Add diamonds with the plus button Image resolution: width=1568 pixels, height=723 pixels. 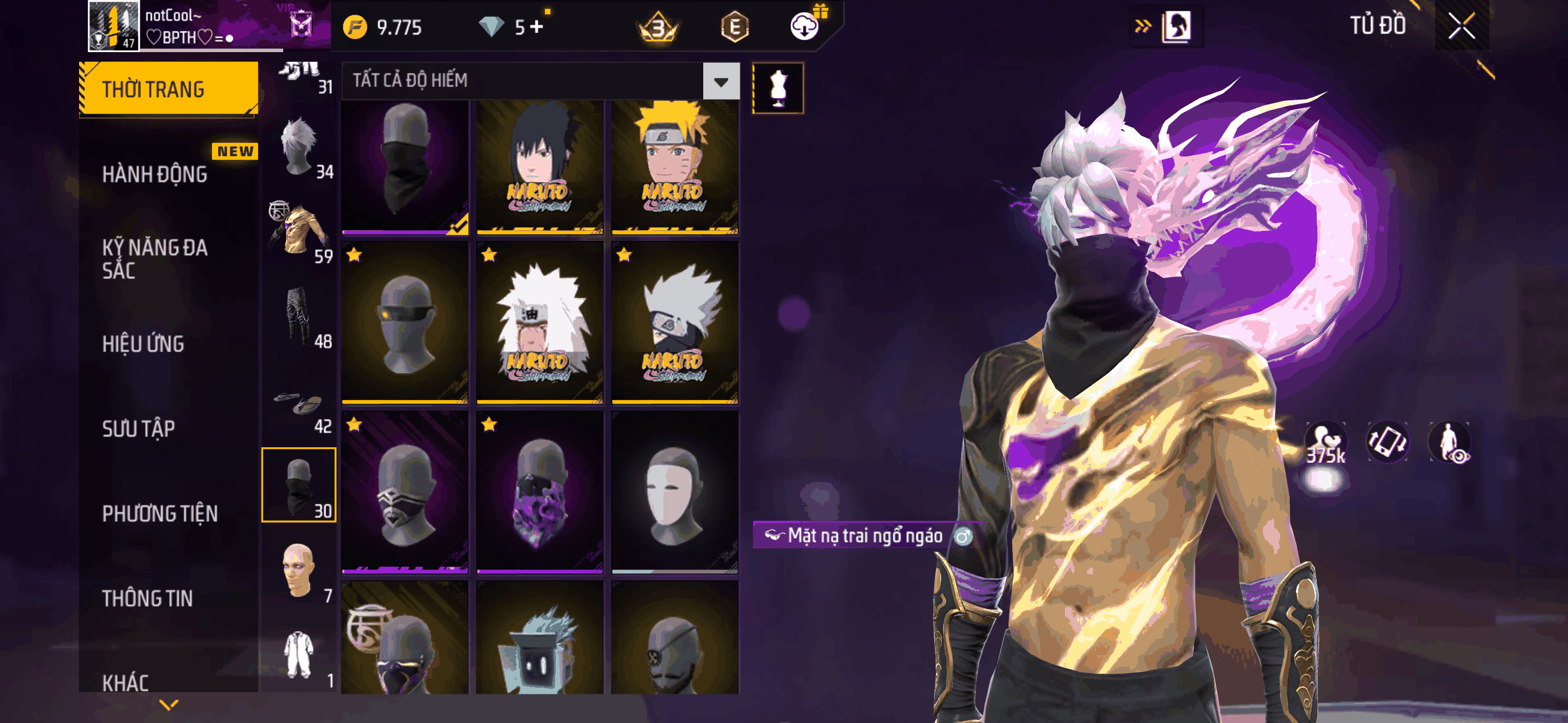coord(537,27)
